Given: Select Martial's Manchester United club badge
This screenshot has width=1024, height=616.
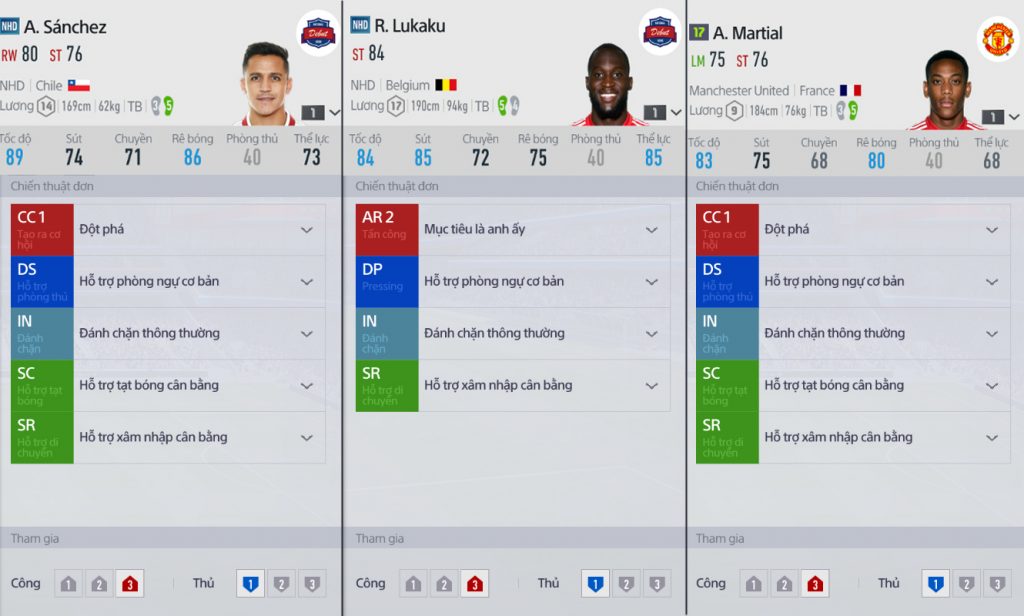Looking at the screenshot, I should [x=997, y=39].
